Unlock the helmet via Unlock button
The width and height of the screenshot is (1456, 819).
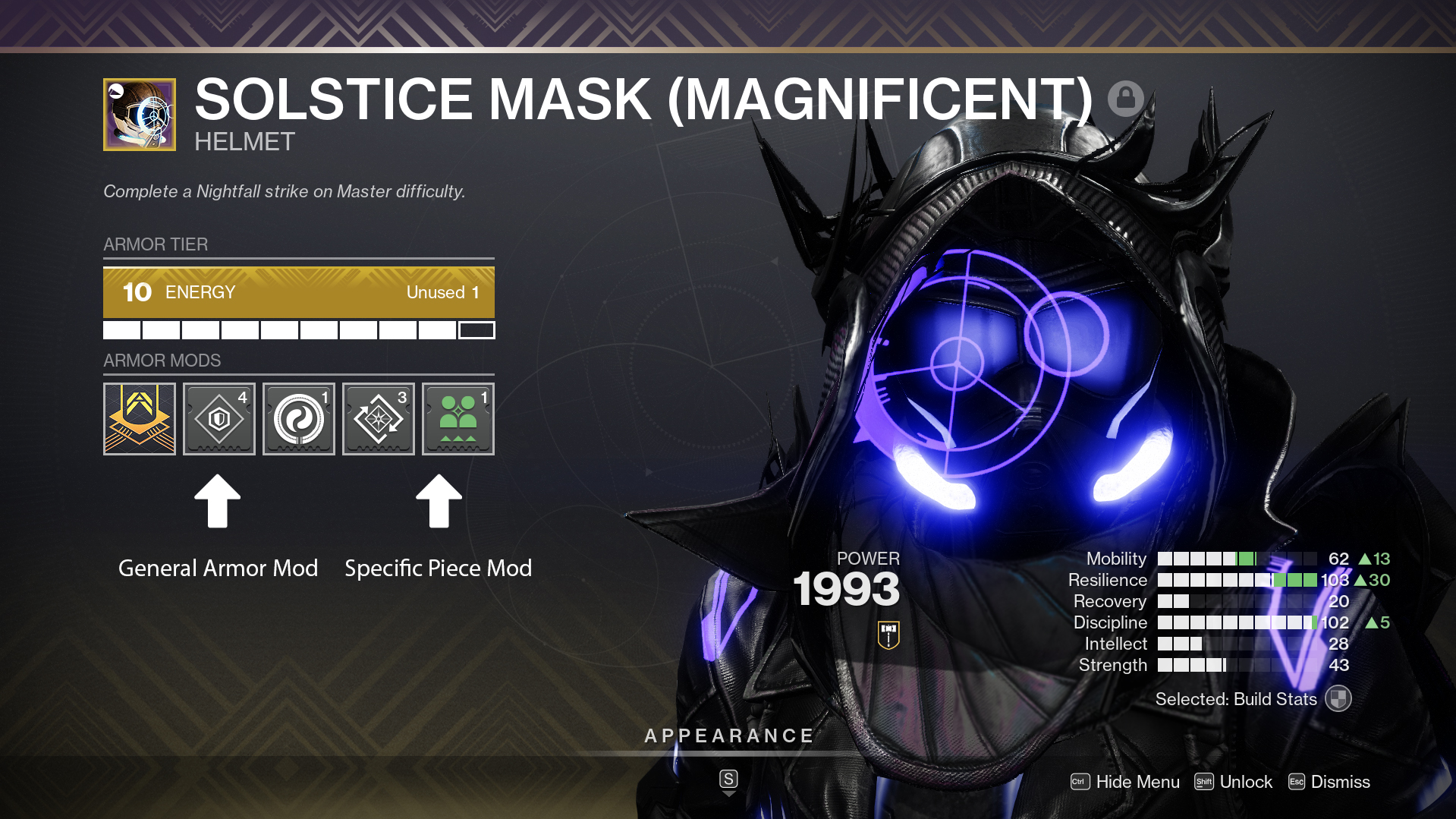tap(1233, 782)
